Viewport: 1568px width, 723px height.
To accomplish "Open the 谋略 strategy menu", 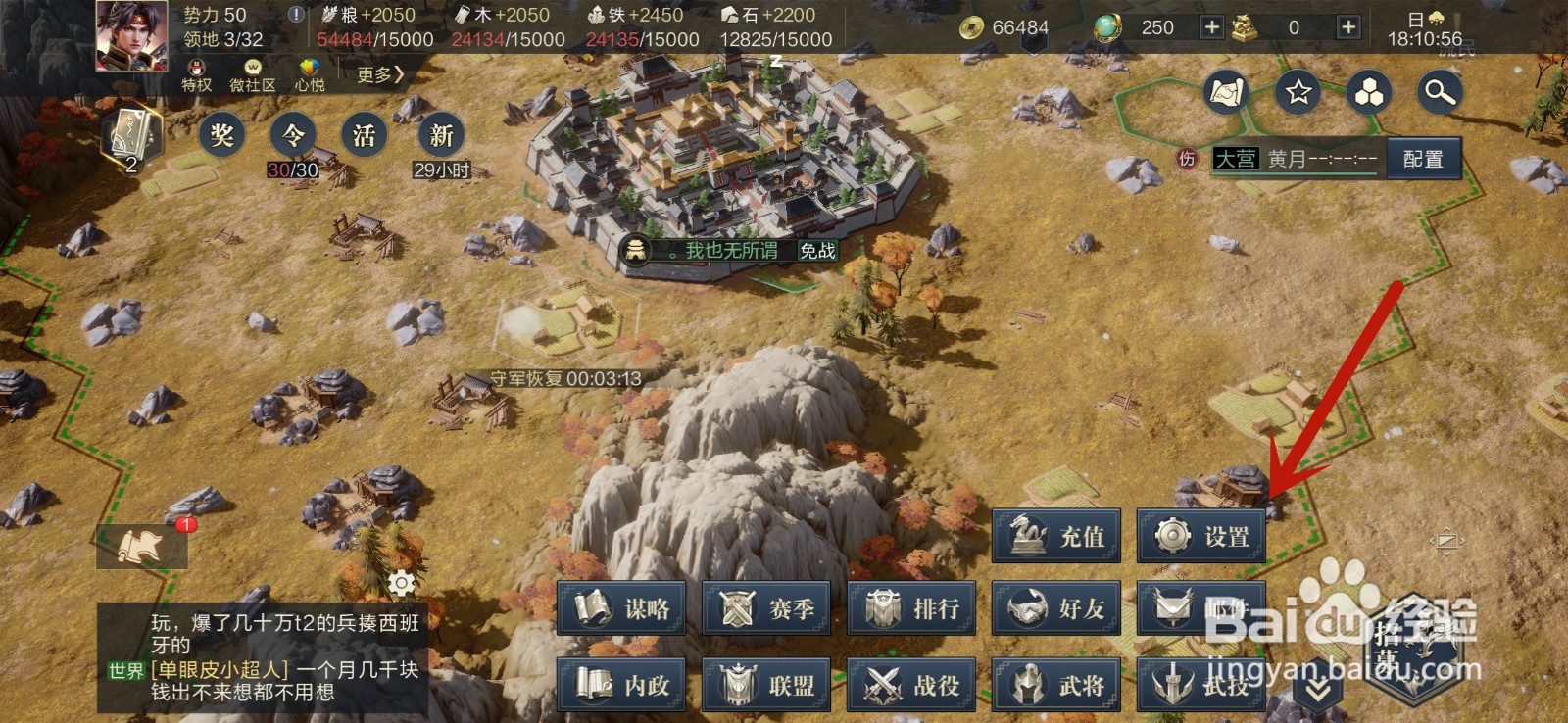I will (x=621, y=608).
